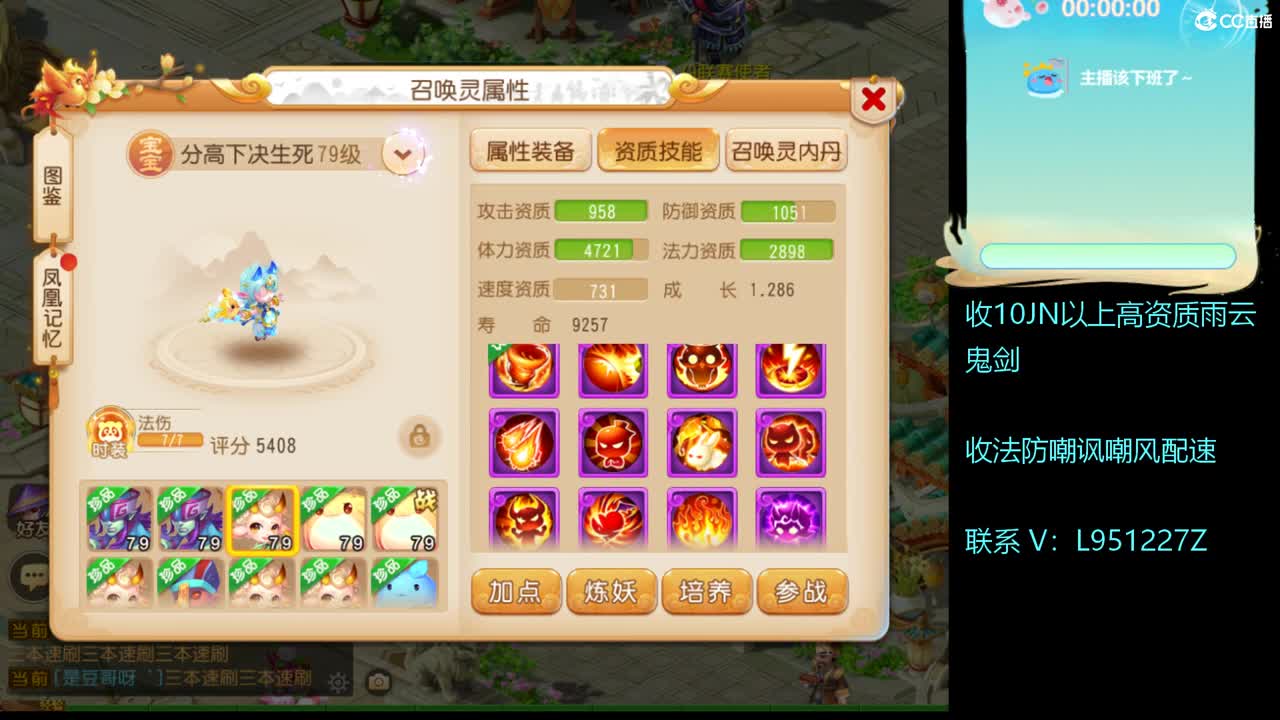This screenshot has height=720, width=1280.
Task: Click the 参战 button
Action: 803,592
